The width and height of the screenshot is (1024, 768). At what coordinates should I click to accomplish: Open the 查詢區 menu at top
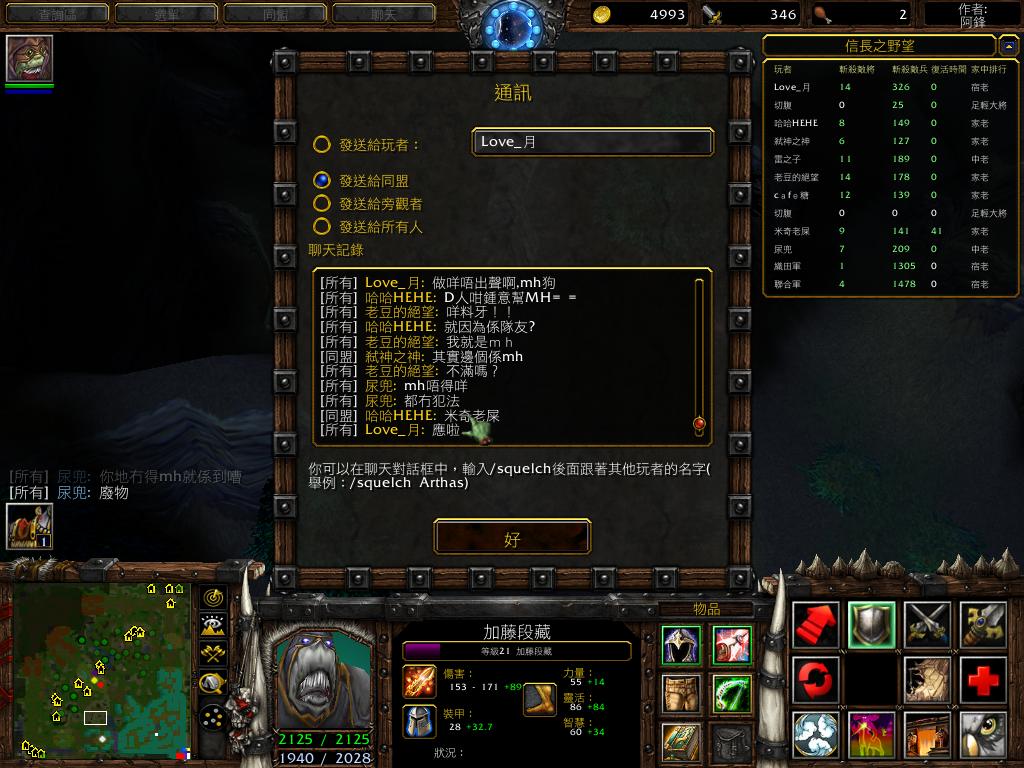(x=56, y=14)
